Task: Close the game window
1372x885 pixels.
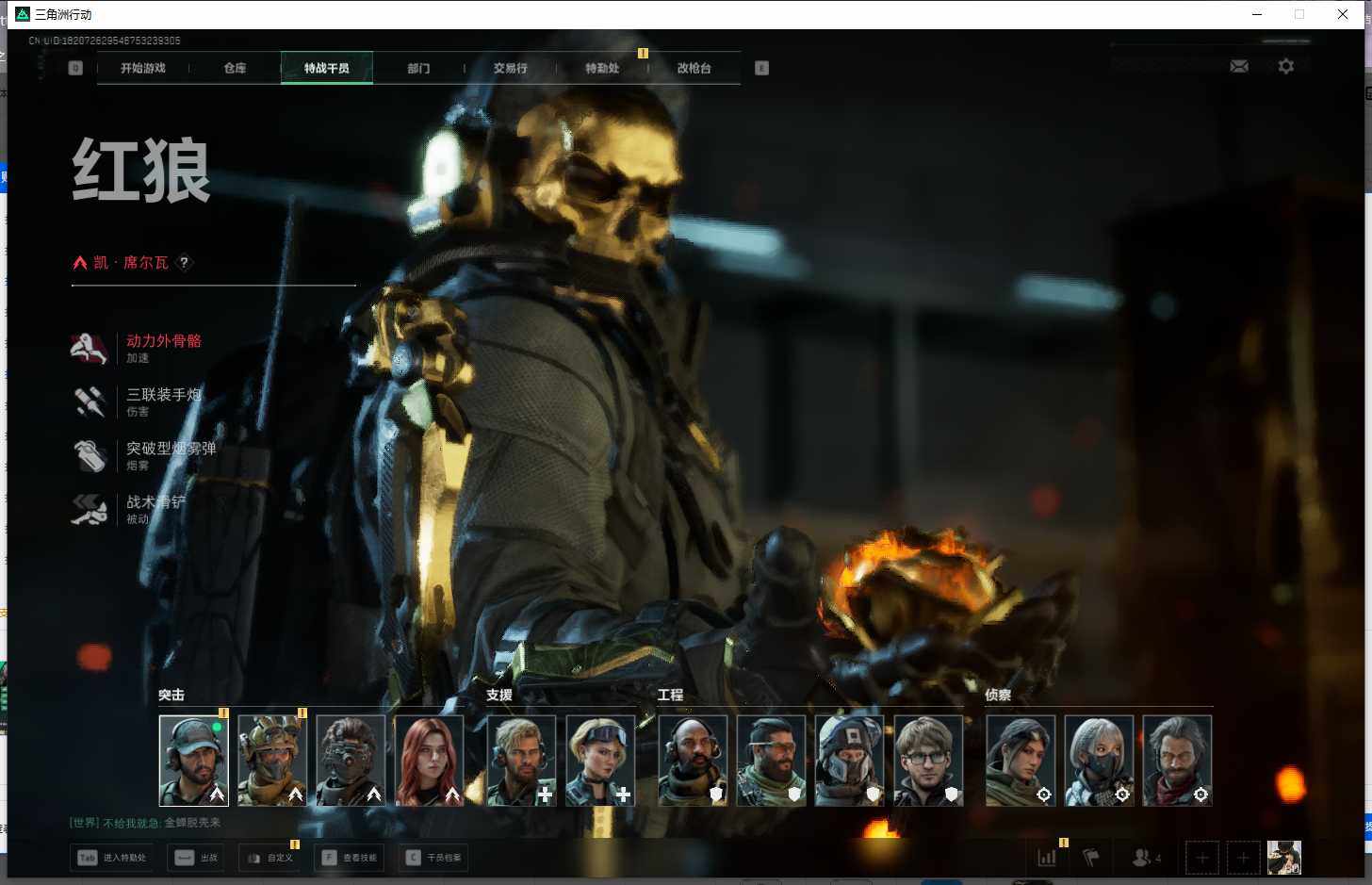Action: pos(1343,14)
